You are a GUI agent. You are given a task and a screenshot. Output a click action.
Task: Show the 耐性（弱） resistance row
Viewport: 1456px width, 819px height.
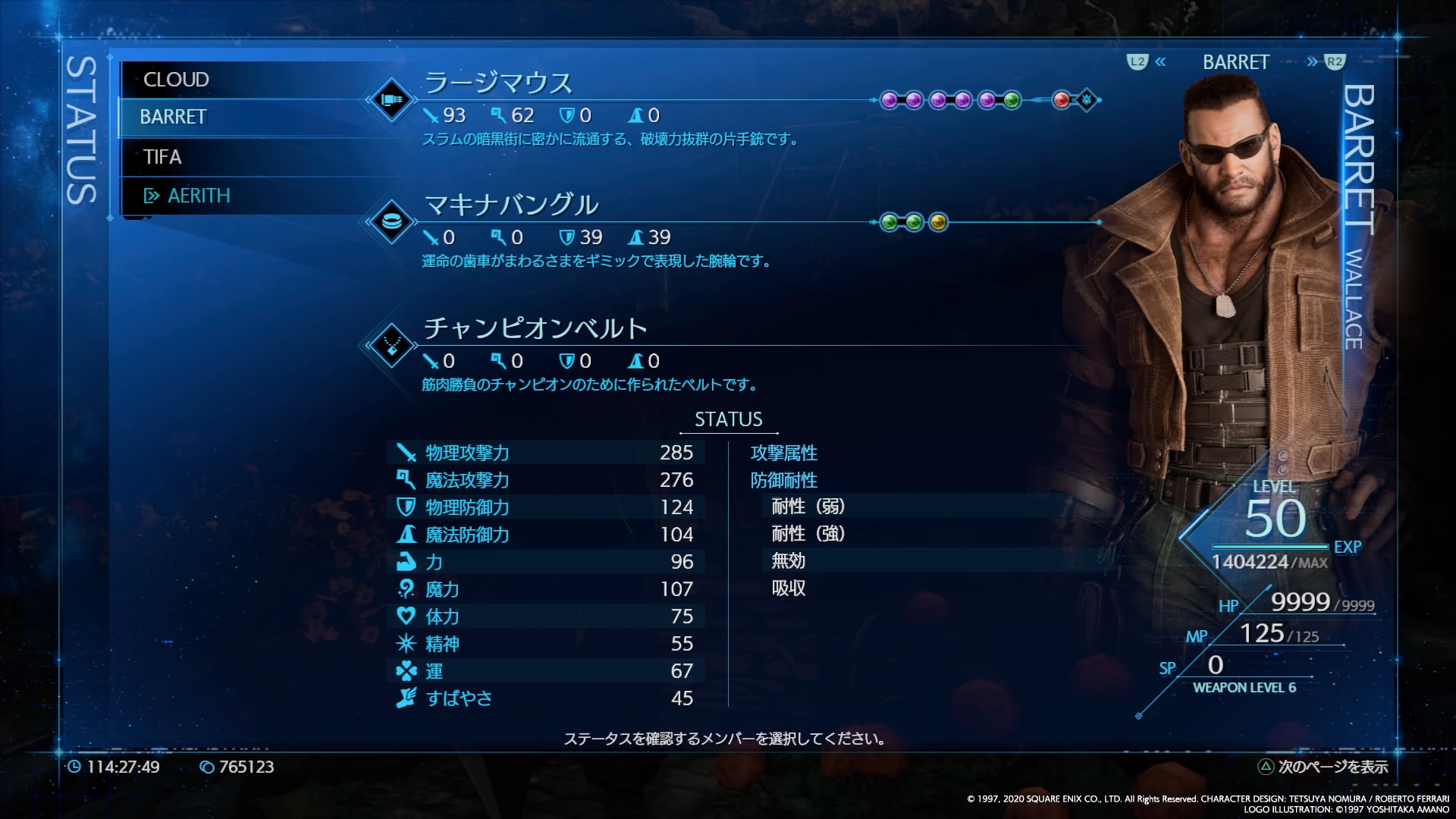tap(808, 507)
